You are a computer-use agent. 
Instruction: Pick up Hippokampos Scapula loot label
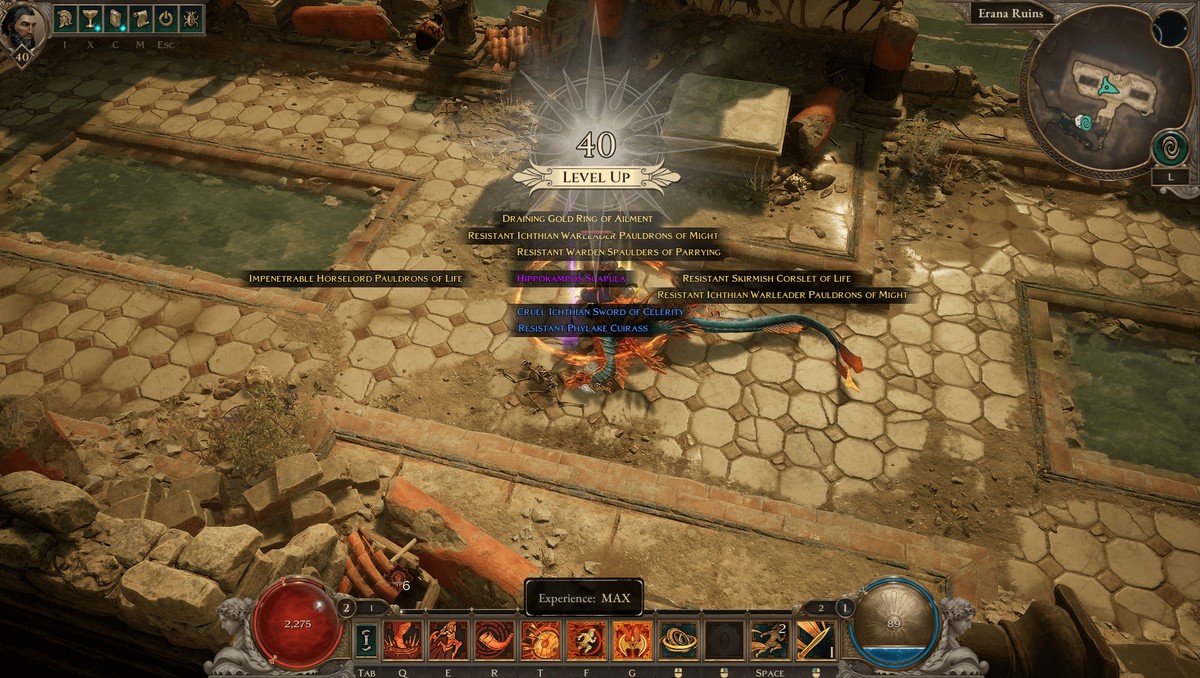(571, 278)
